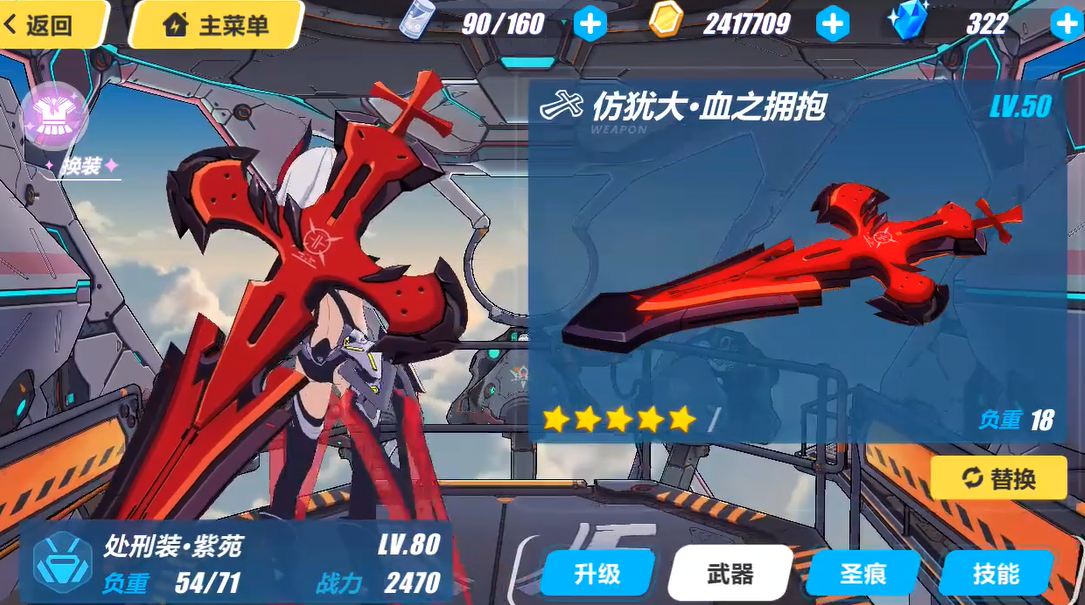1085x605 pixels.
Task: Show the 技能 skills tab
Action: [x=996, y=573]
